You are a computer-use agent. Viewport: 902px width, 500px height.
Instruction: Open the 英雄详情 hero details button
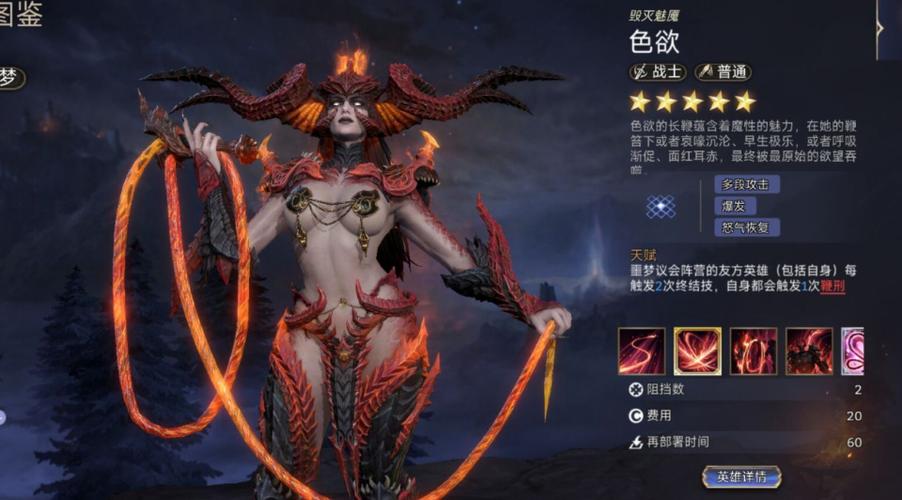coord(741,476)
